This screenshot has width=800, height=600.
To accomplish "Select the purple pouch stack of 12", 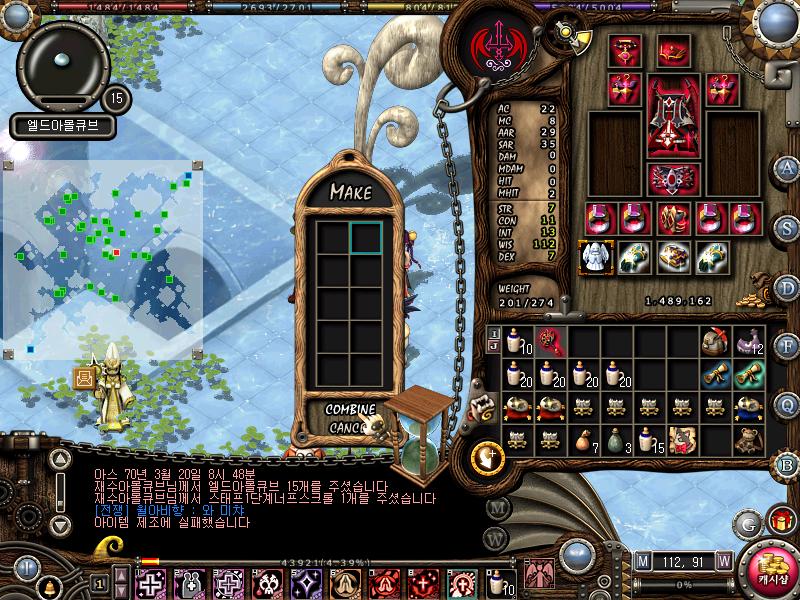I will click(749, 343).
